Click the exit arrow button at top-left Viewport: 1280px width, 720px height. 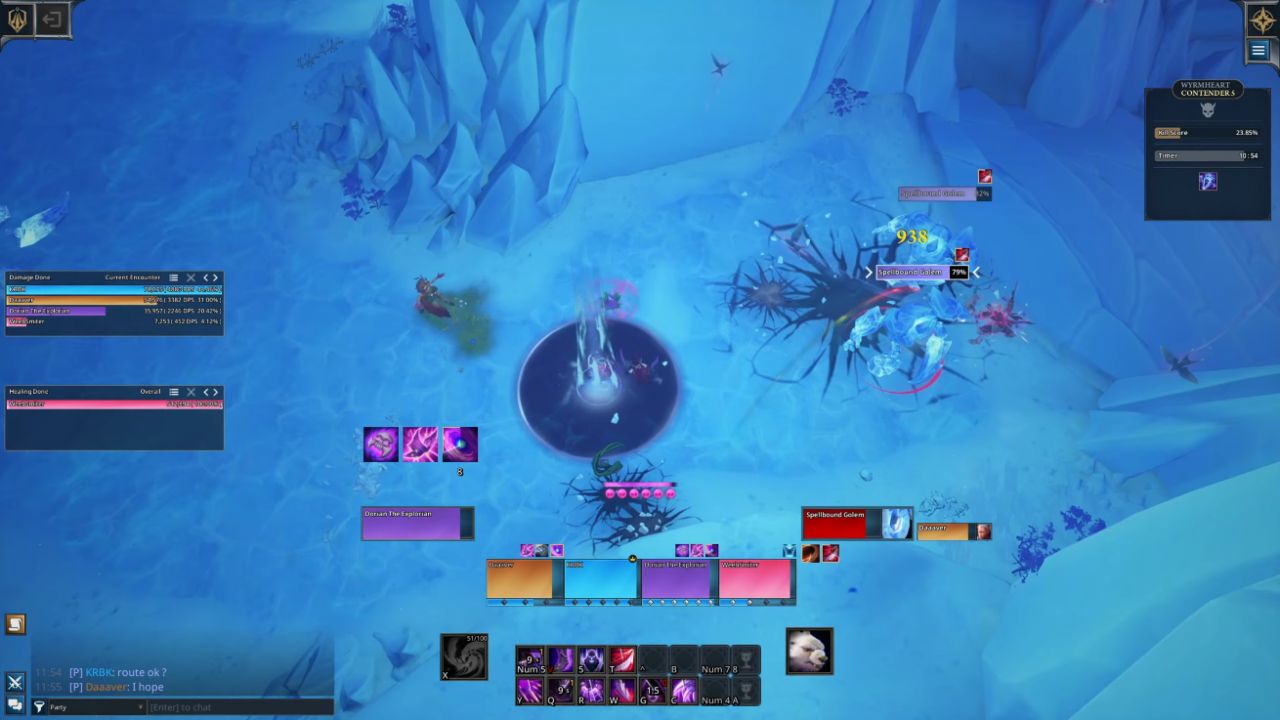tap(52, 19)
